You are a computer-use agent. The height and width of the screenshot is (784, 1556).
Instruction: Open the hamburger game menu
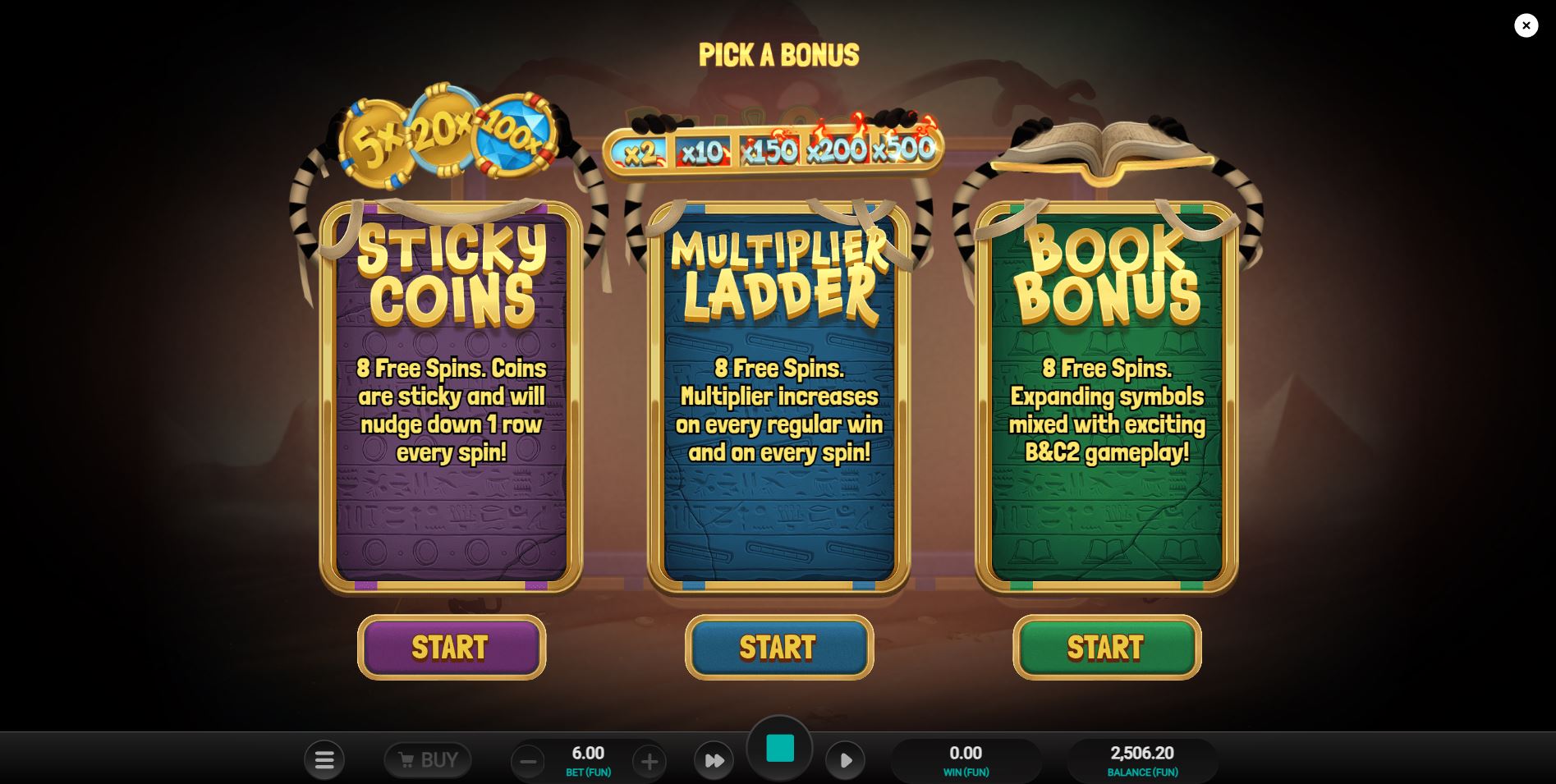coord(324,759)
